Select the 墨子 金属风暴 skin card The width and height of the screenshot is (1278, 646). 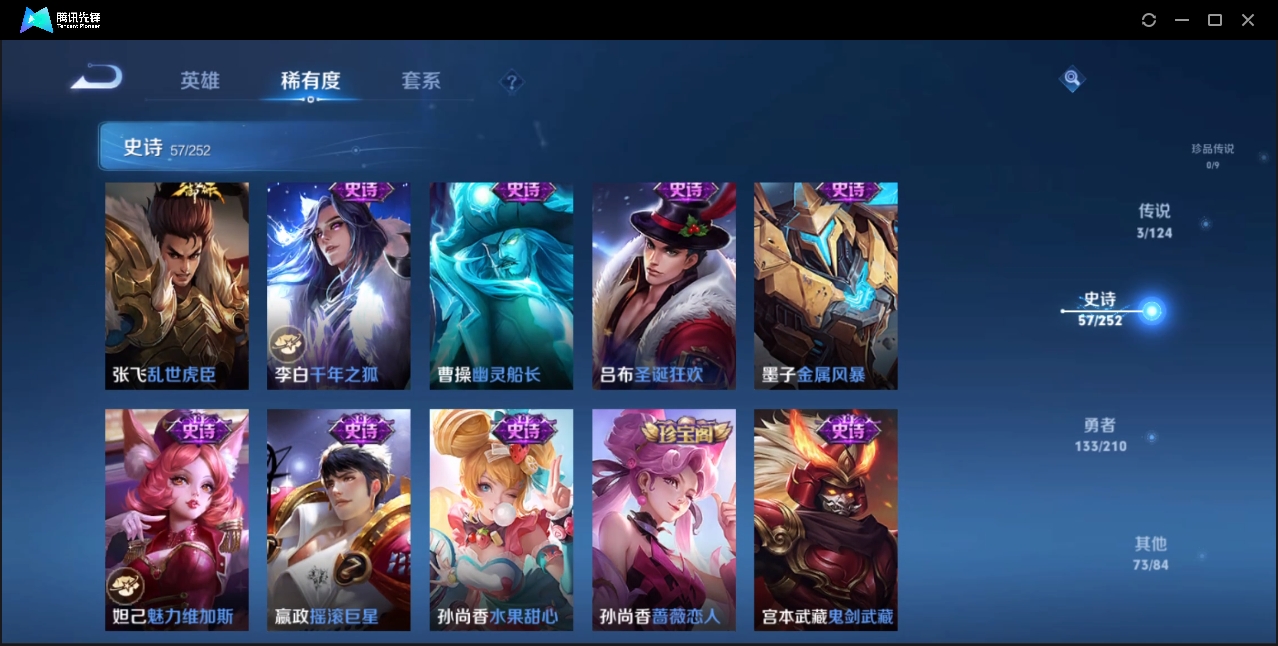[826, 286]
